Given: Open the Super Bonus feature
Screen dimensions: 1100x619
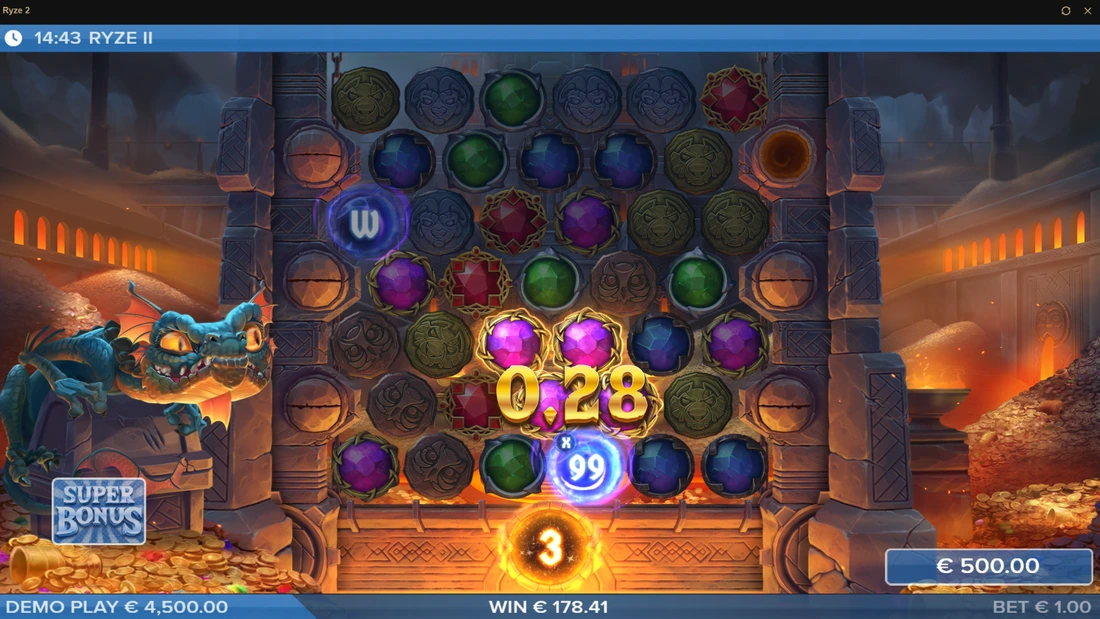Looking at the screenshot, I should pyautogui.click(x=99, y=511).
